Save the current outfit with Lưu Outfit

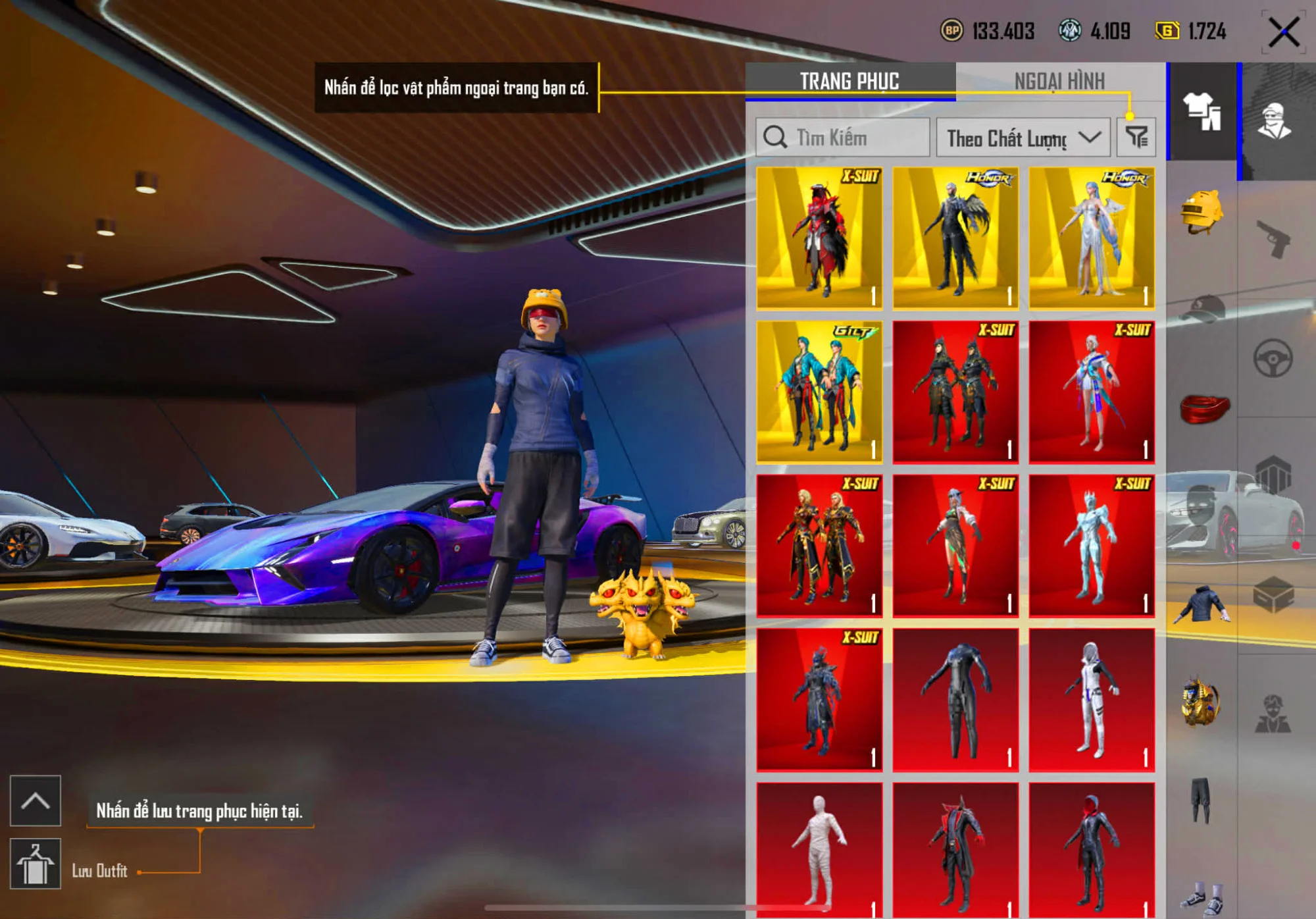(36, 864)
